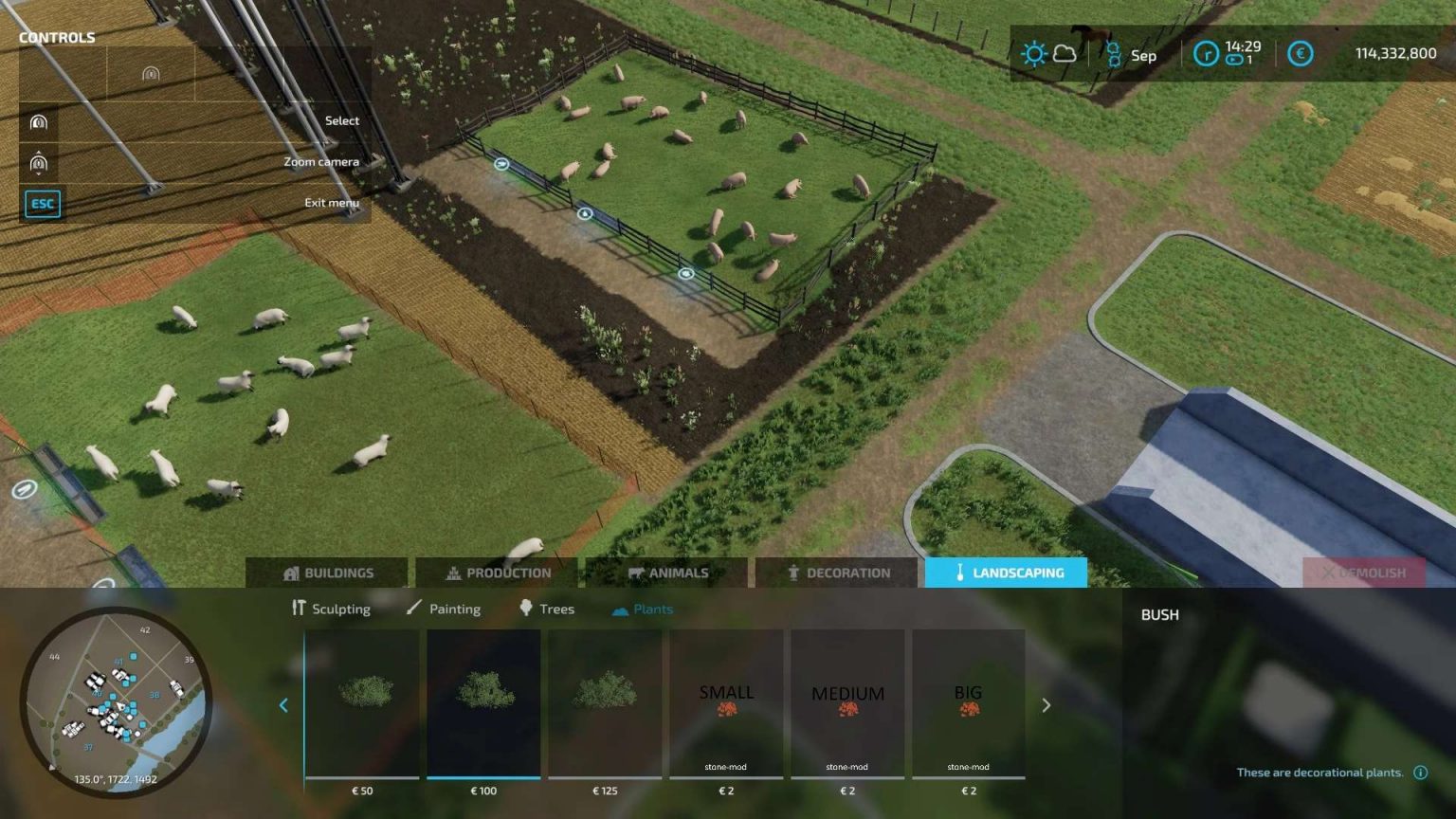Switch to the Animals tab
Screen dimensions: 1456x819
666,573
